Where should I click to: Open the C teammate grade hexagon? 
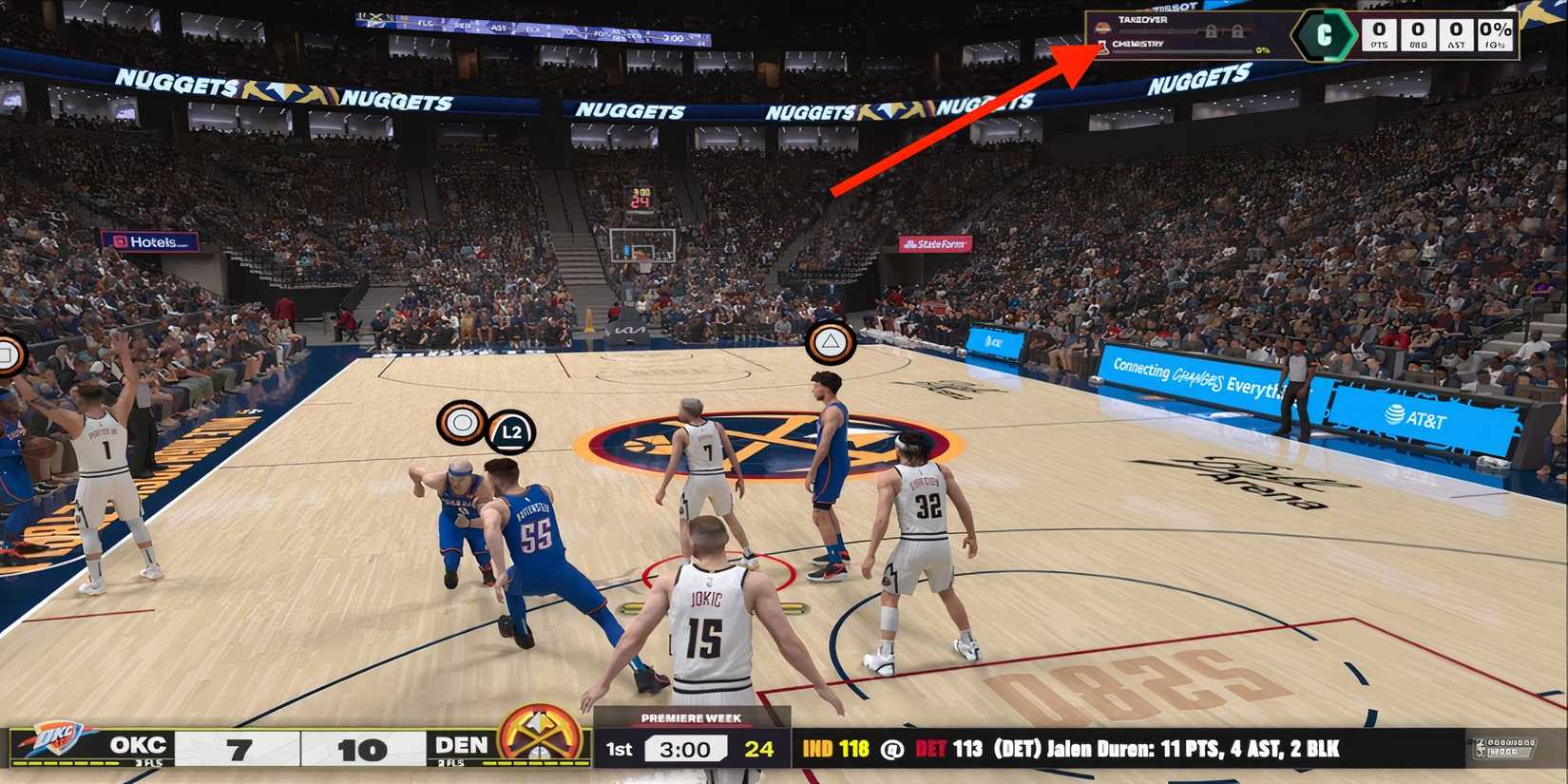[1325, 35]
